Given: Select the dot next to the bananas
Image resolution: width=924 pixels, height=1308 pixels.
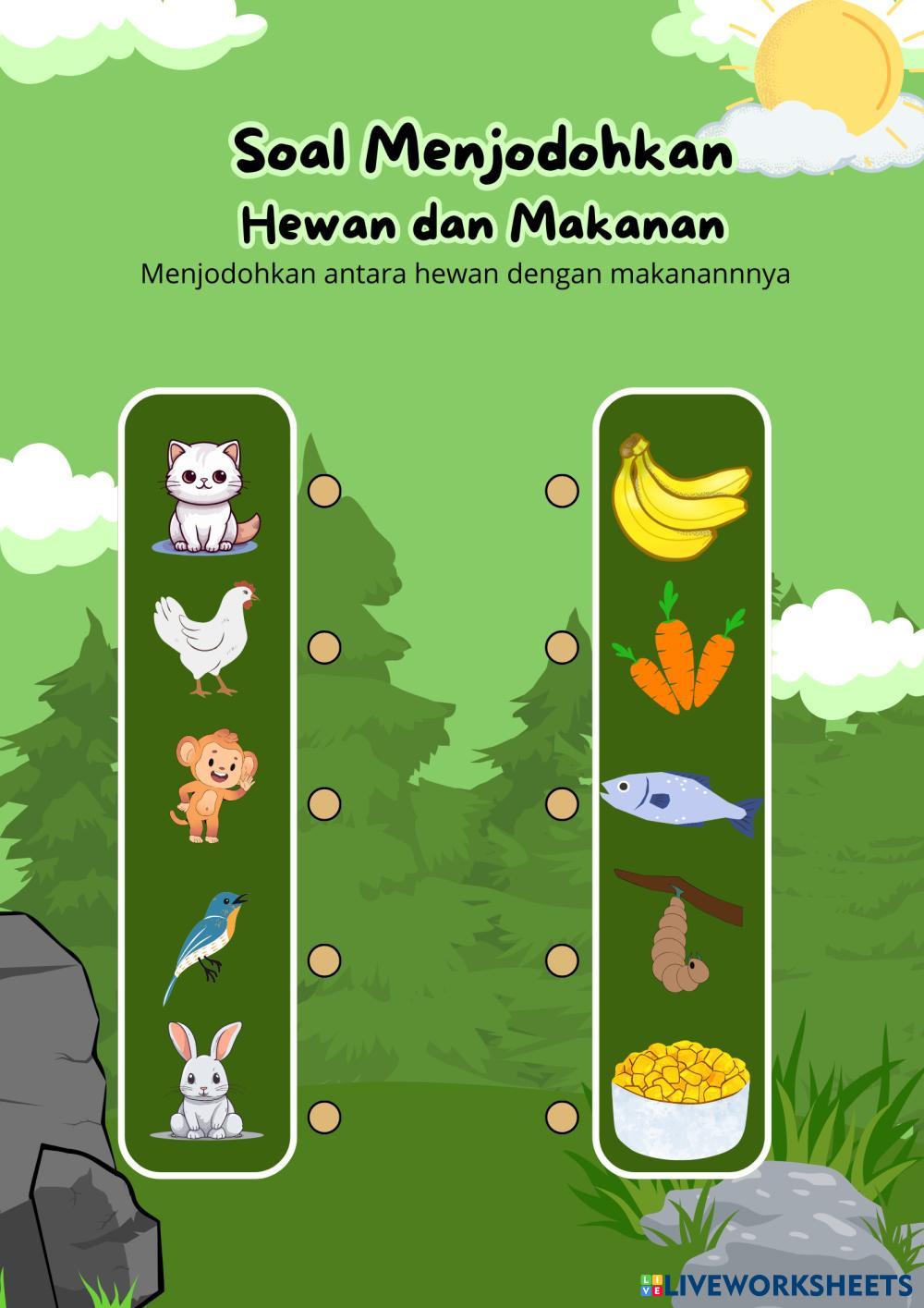Looking at the screenshot, I should pyautogui.click(x=562, y=491).
